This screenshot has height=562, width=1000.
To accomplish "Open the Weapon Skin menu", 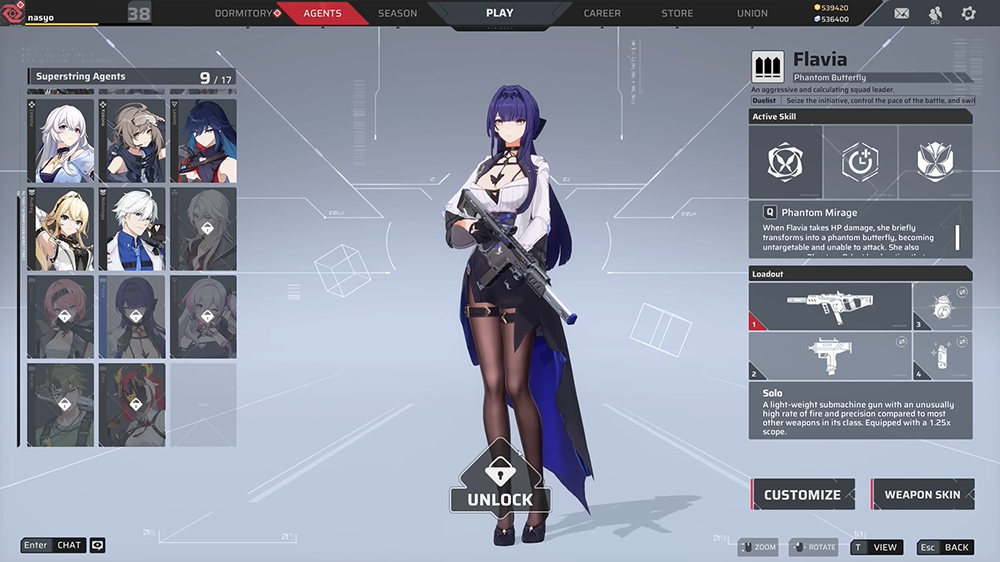I will 922,494.
